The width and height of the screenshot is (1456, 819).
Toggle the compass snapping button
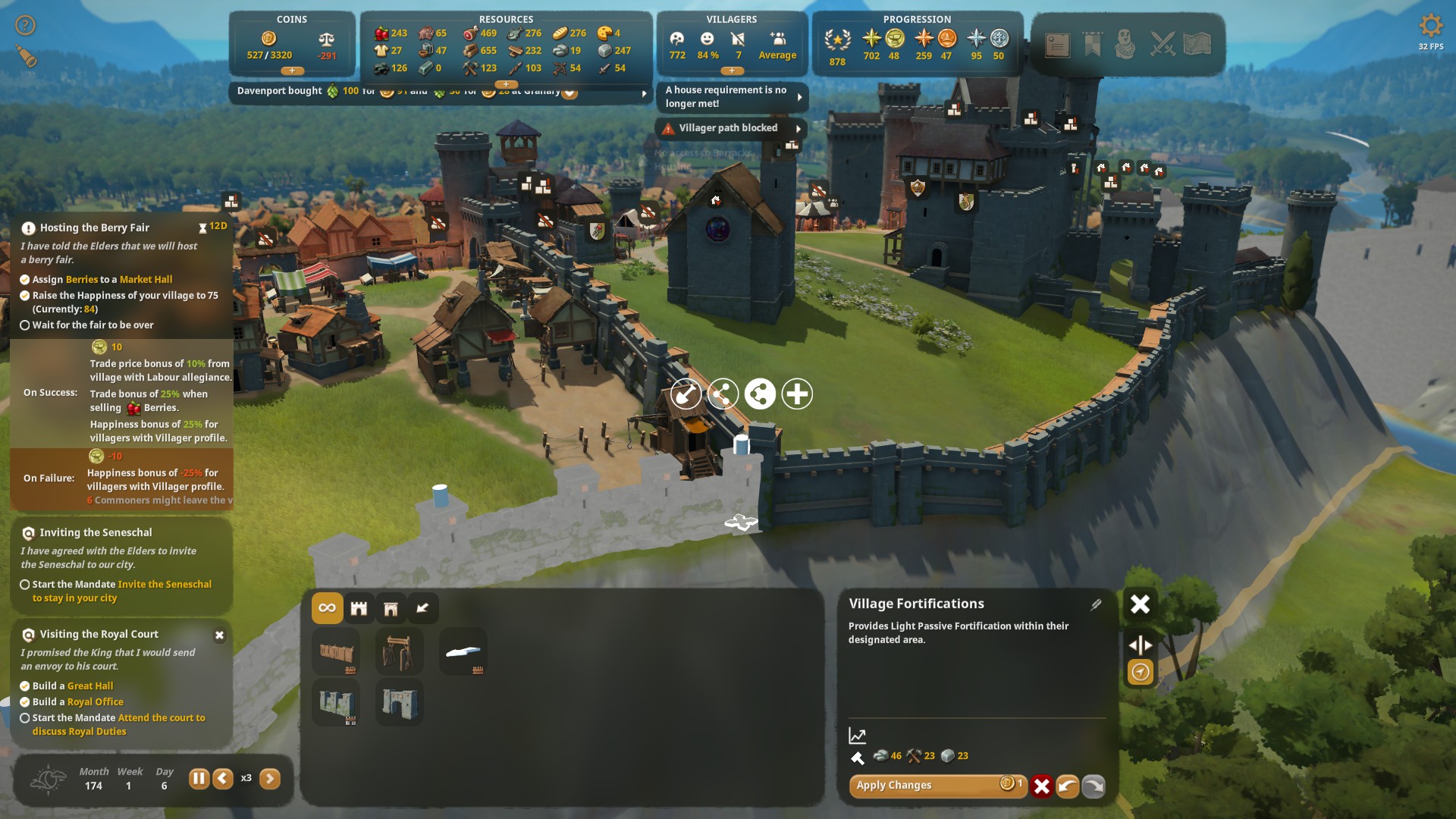pos(1141,672)
